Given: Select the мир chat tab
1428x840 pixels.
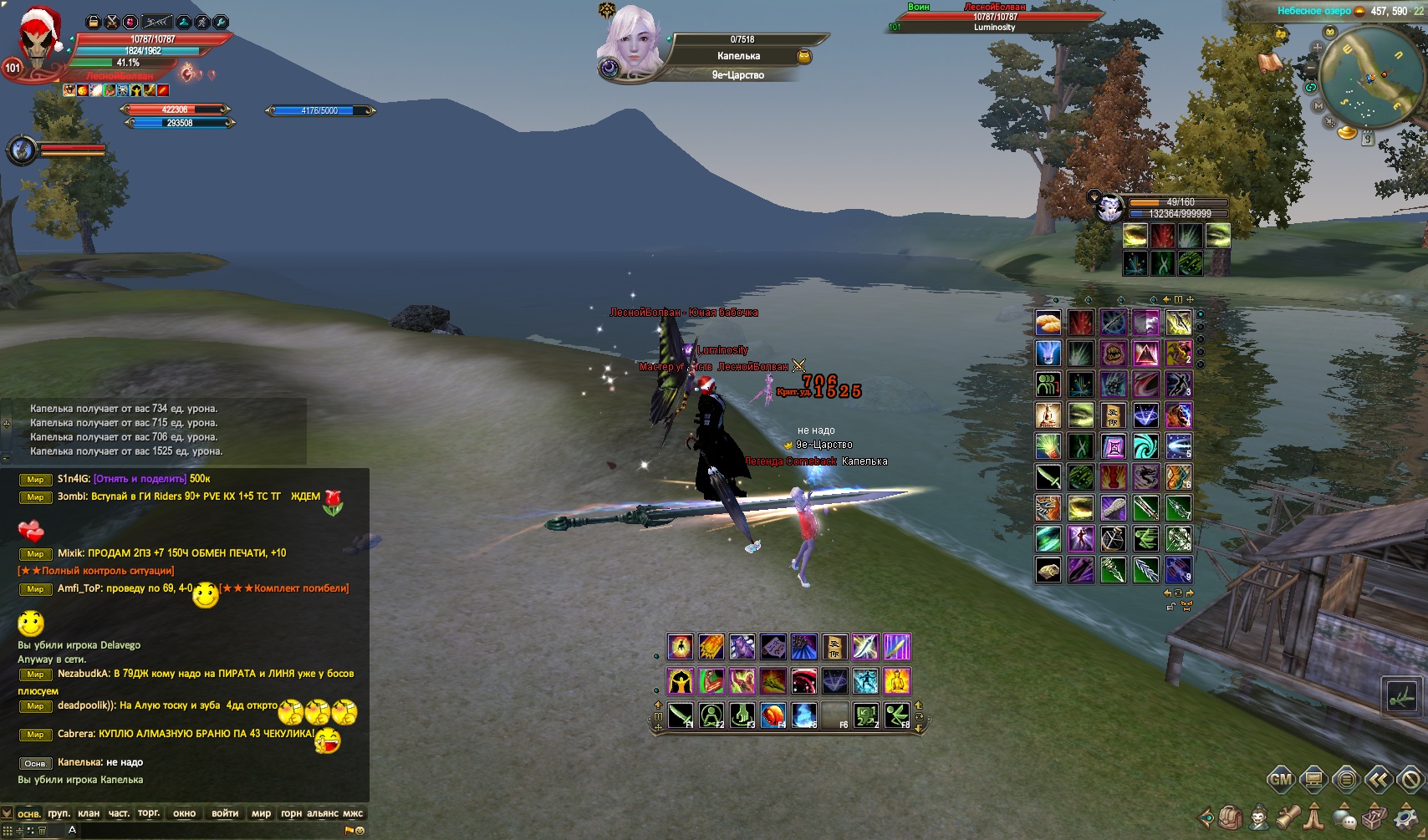Looking at the screenshot, I should 261,813.
